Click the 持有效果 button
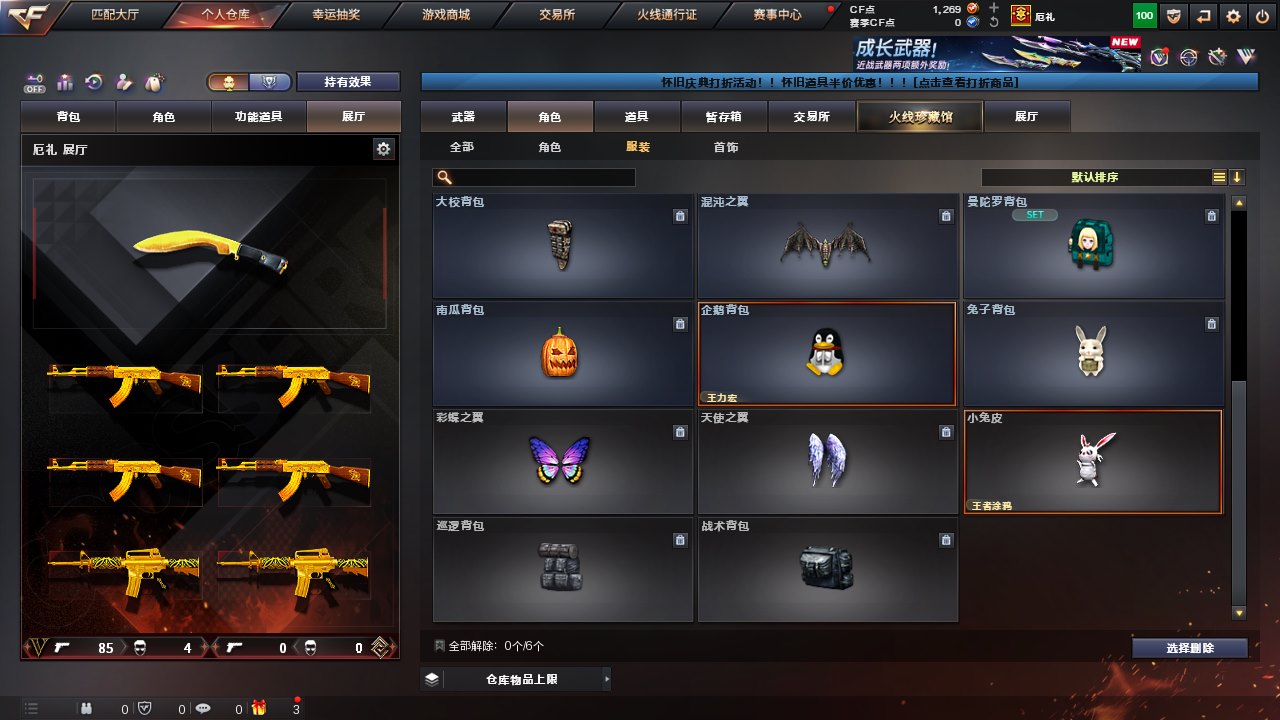This screenshot has height=720, width=1280. coord(348,82)
